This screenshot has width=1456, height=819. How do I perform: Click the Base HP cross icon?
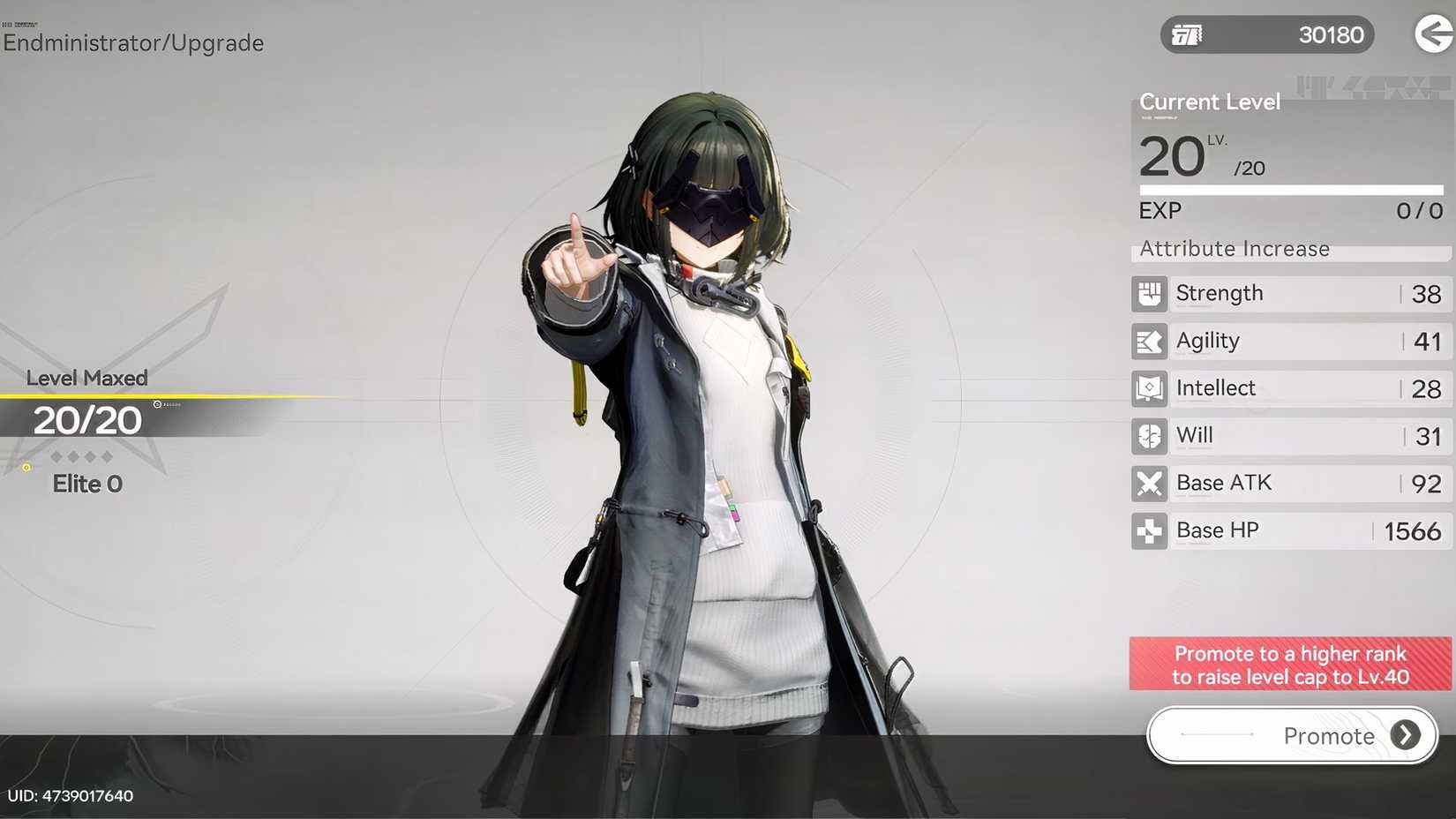(1148, 530)
